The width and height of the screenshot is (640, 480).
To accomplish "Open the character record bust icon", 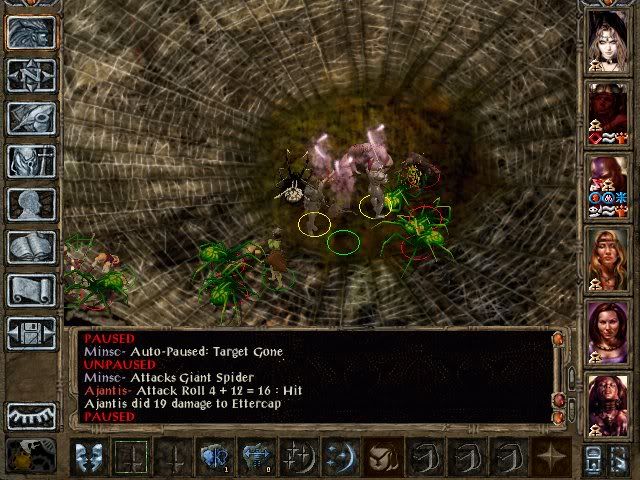I will pos(31,204).
